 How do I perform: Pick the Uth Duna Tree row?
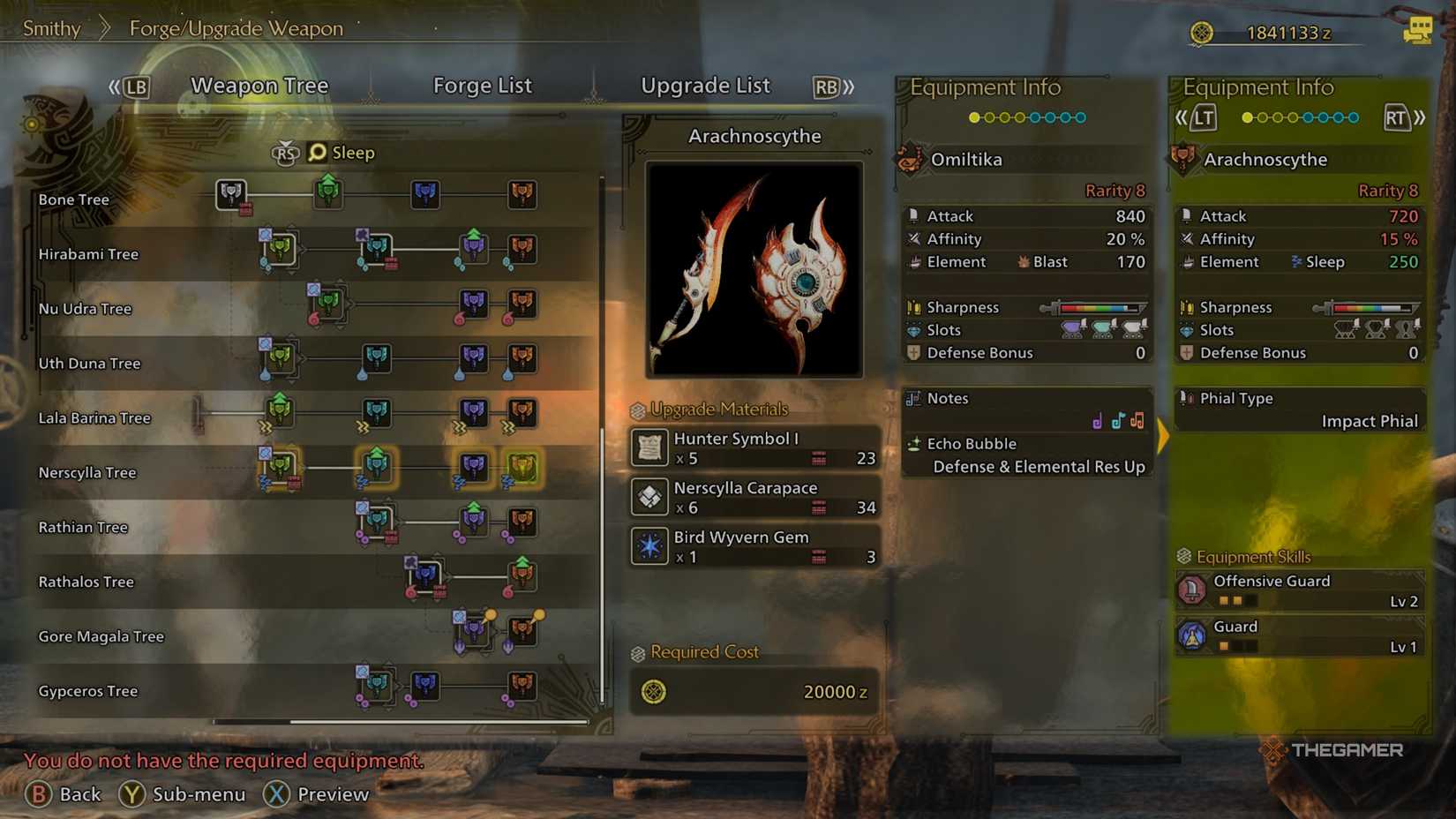pos(89,364)
